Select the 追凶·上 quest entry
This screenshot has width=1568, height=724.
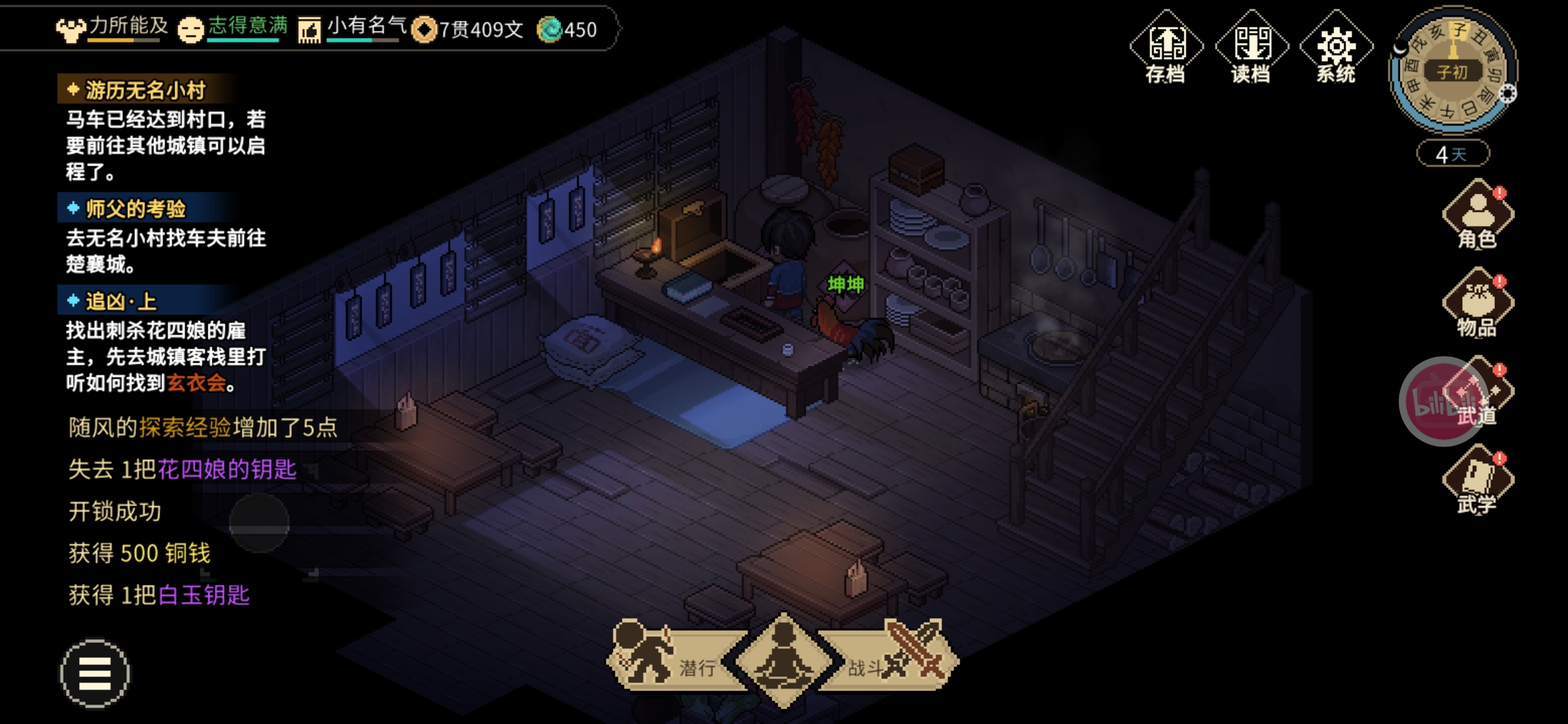pos(121,301)
